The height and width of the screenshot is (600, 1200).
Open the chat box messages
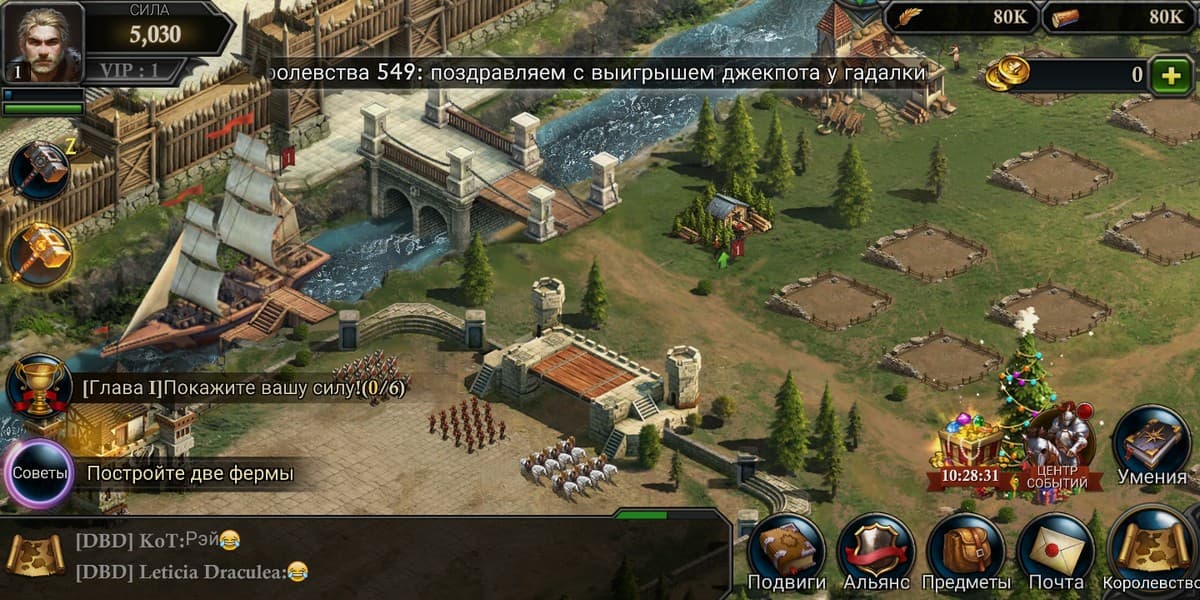[360, 556]
